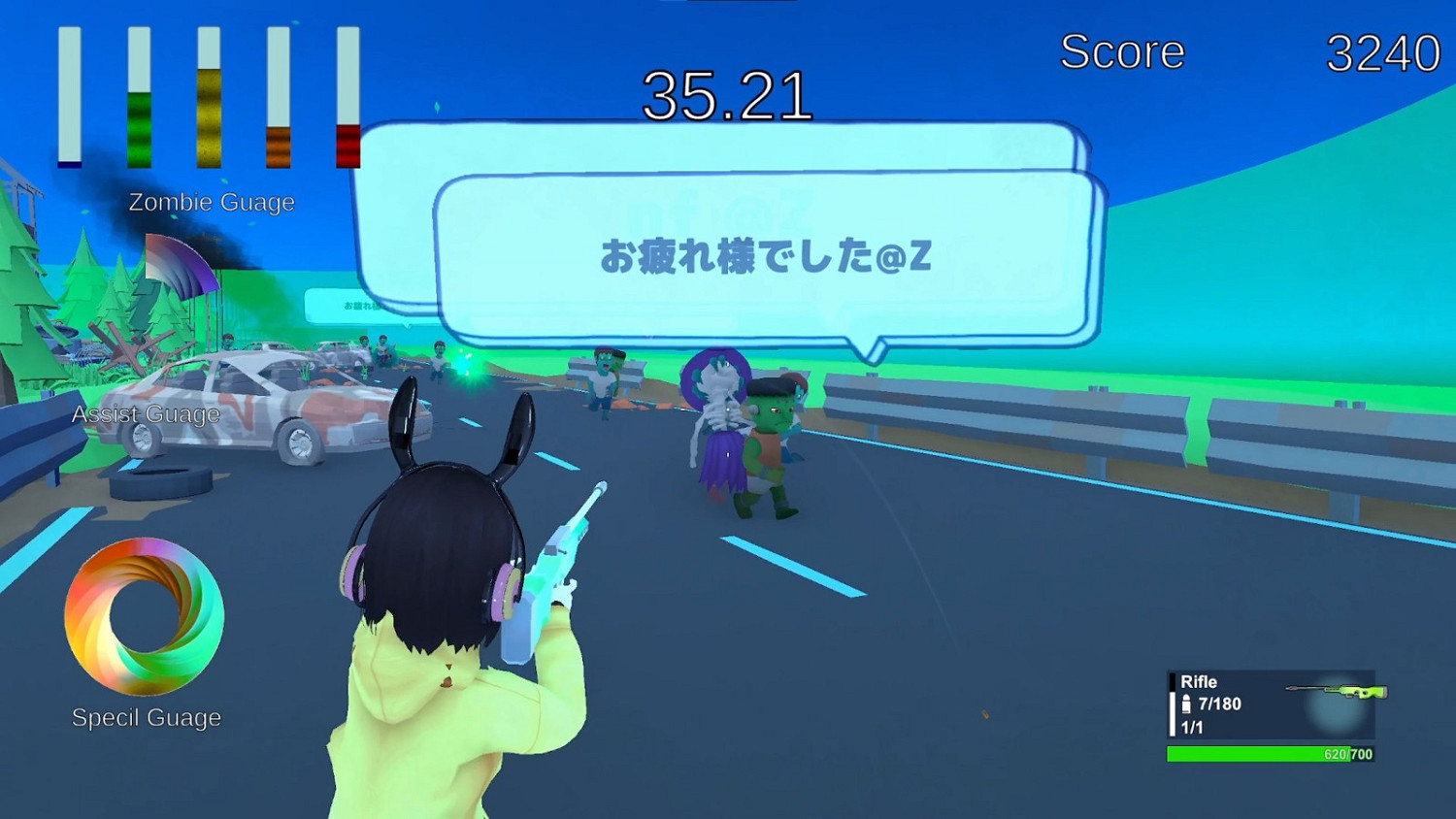1456x819 pixels.
Task: Select the Zombie Guage label
Action: 213,202
